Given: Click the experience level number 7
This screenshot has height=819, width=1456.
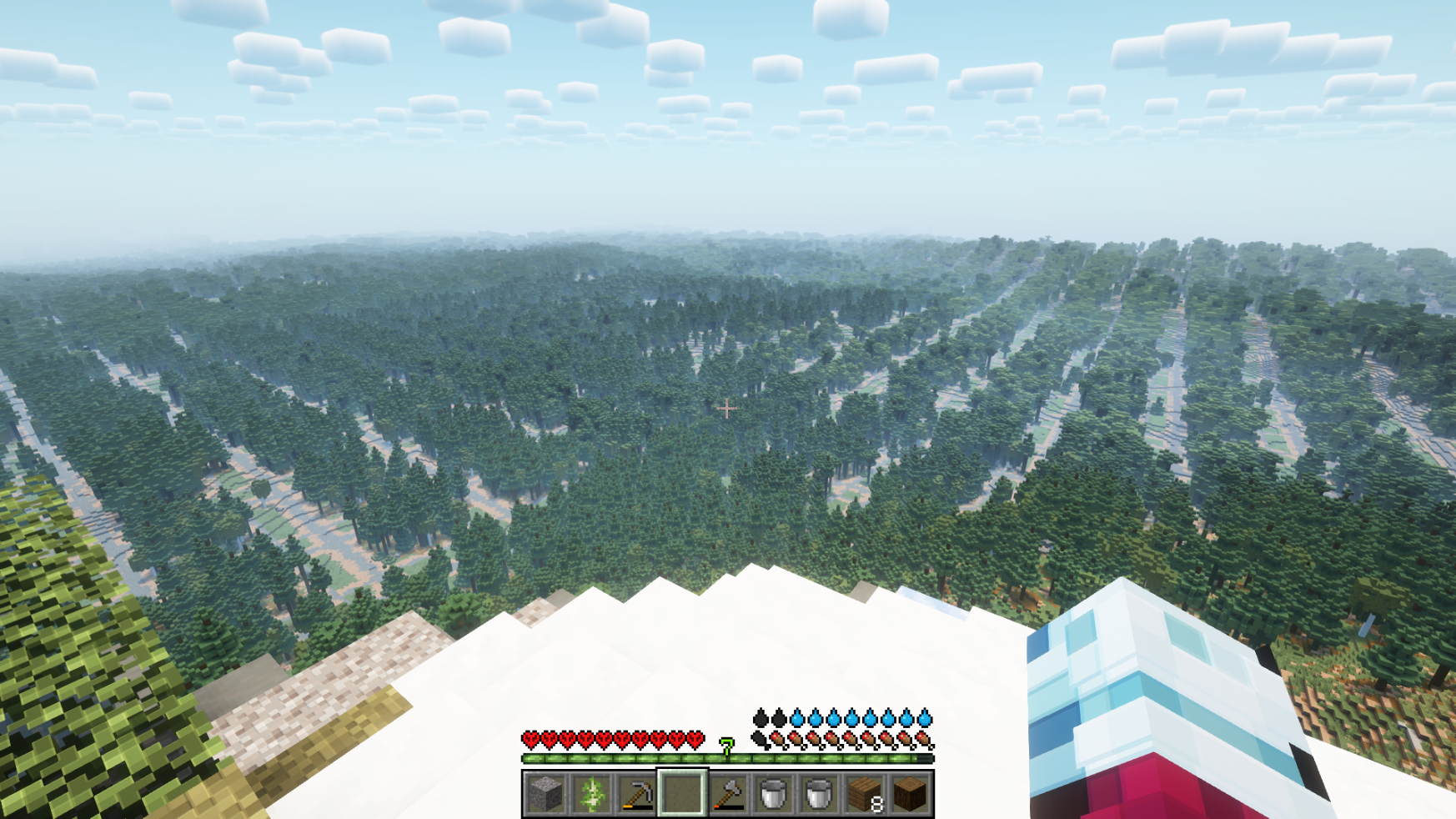Looking at the screenshot, I should point(725,748).
